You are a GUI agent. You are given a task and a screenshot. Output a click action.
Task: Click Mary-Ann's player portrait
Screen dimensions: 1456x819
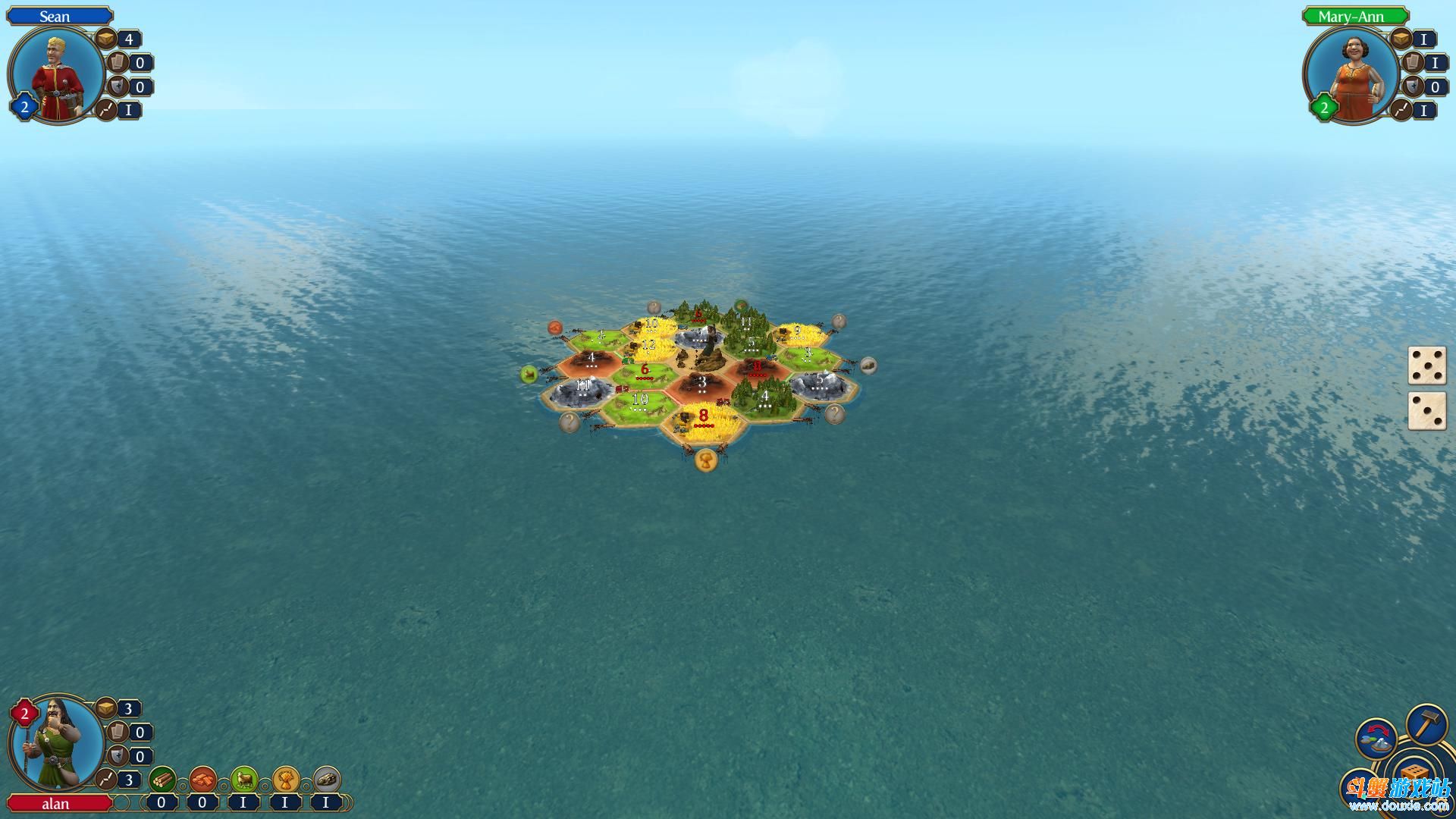[x=1352, y=76]
